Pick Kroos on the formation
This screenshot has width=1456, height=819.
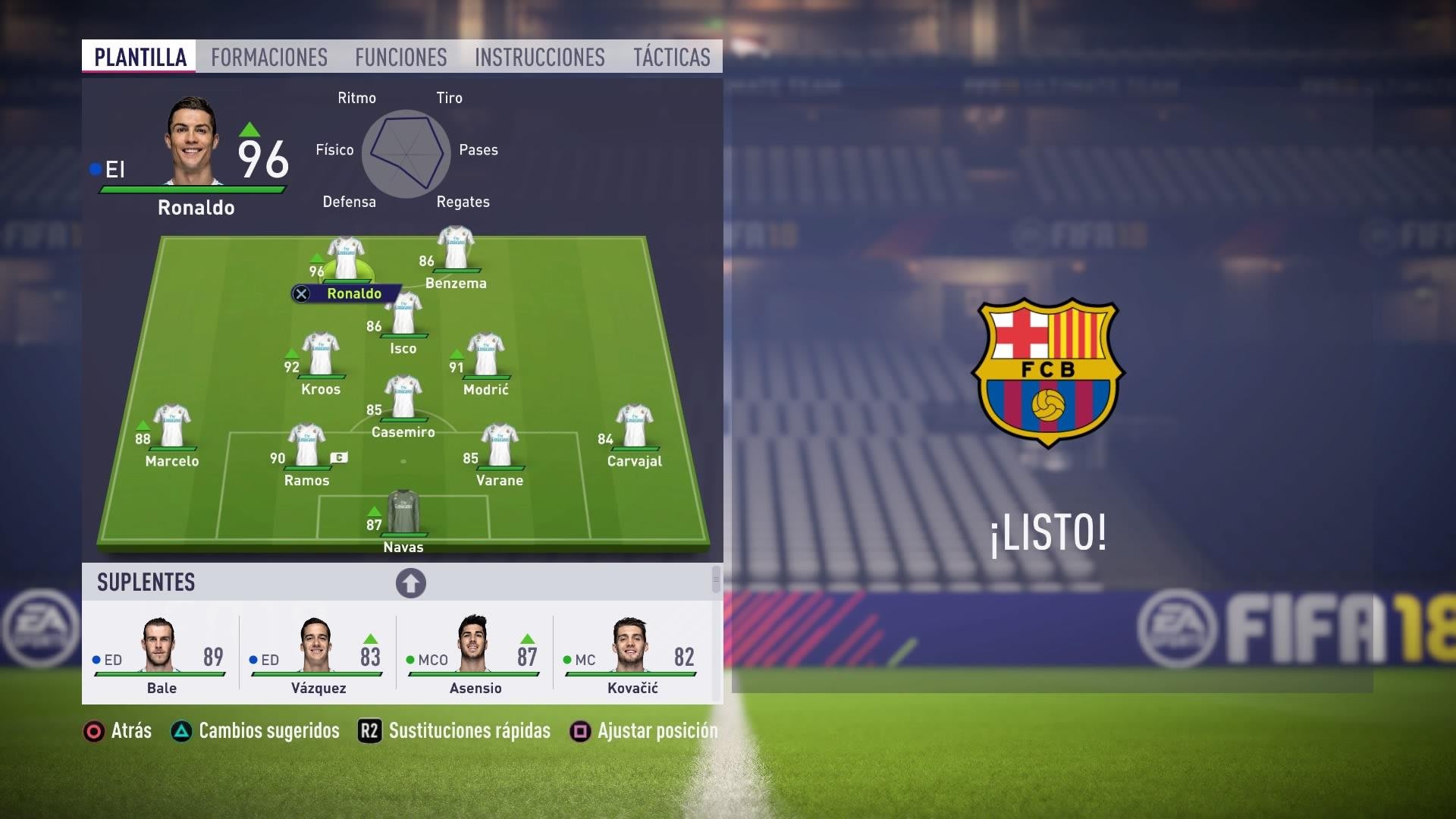321,358
